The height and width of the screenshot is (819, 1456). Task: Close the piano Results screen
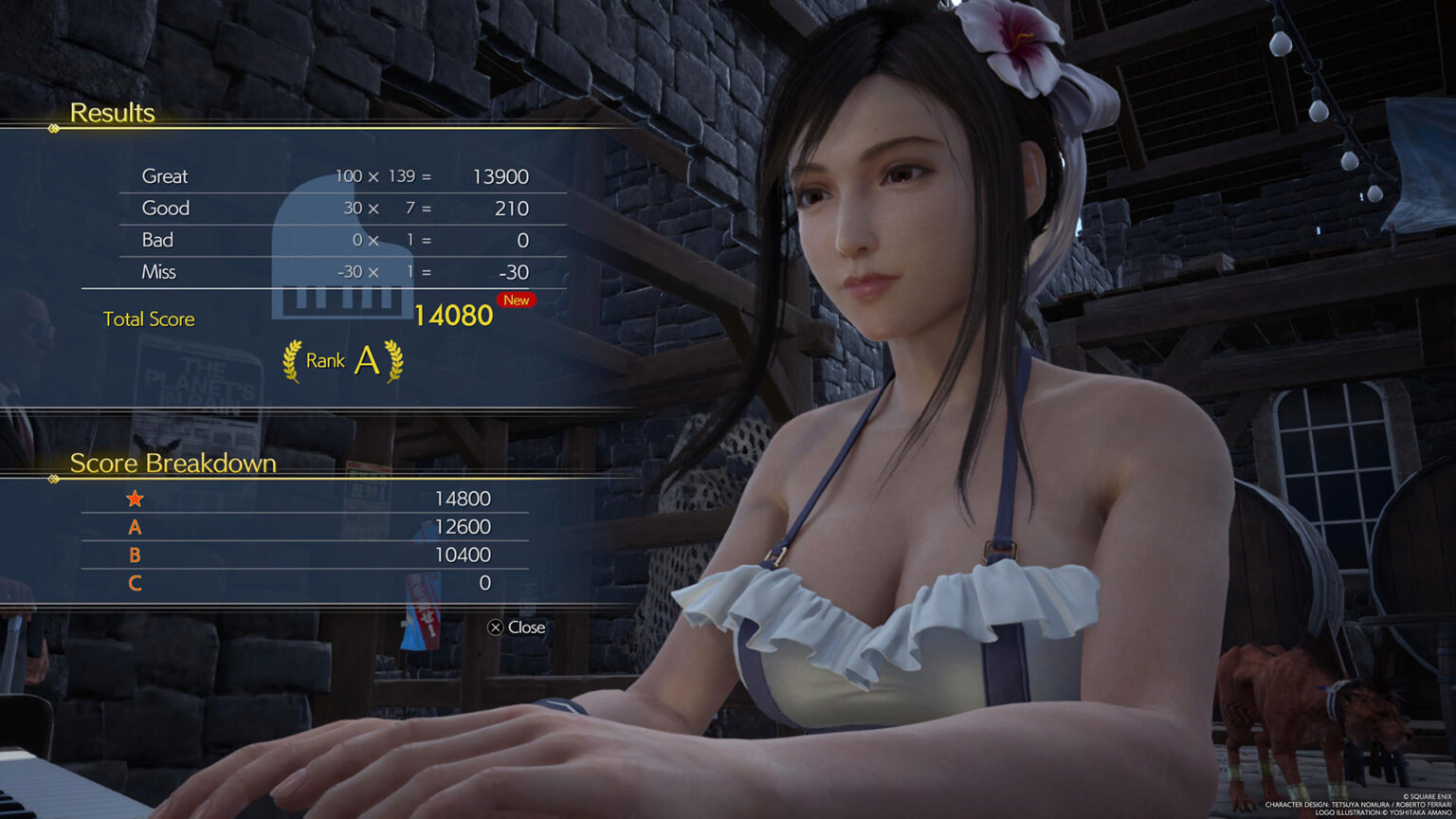tap(517, 628)
